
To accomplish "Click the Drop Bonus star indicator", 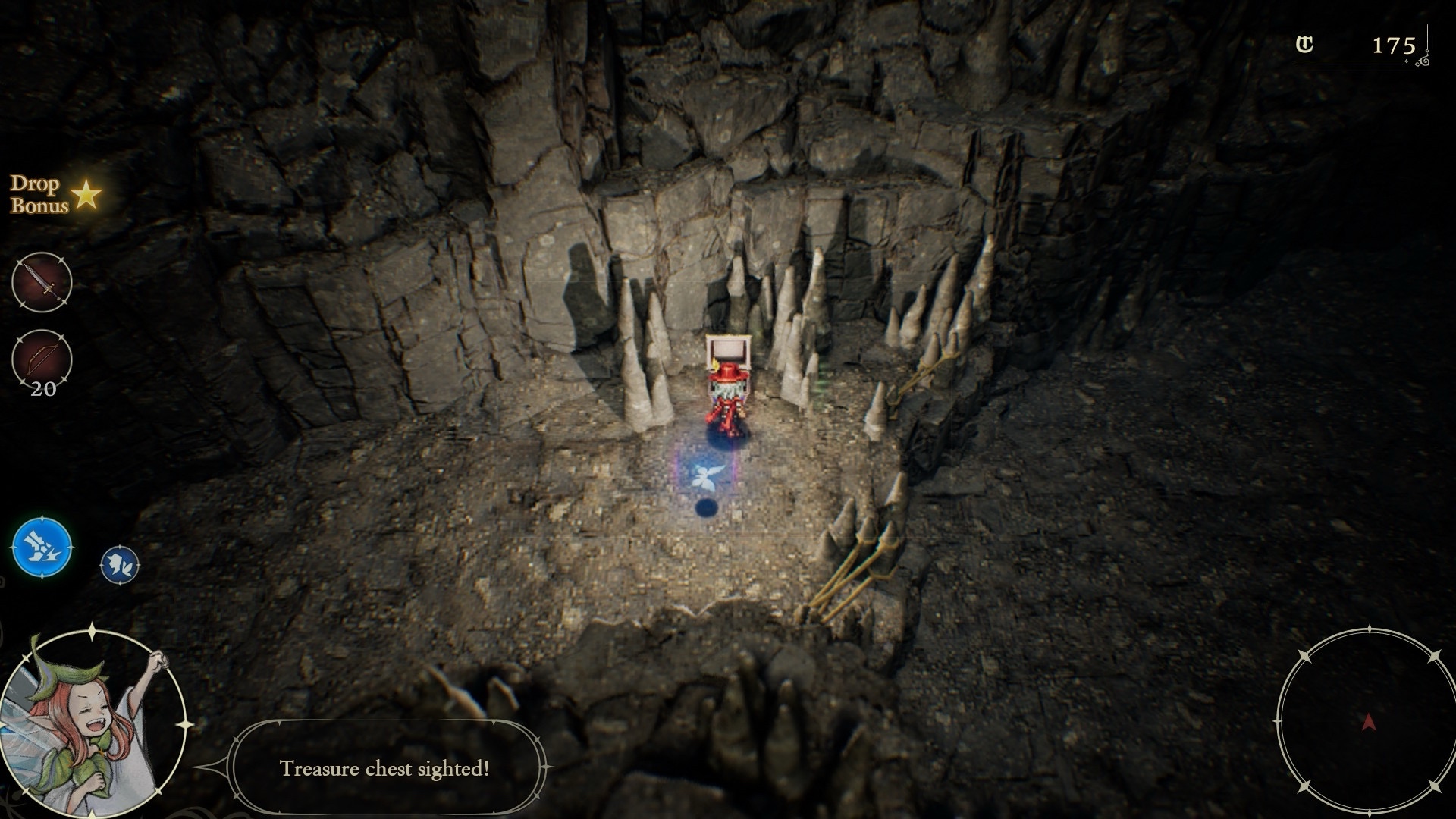I will pos(86,195).
